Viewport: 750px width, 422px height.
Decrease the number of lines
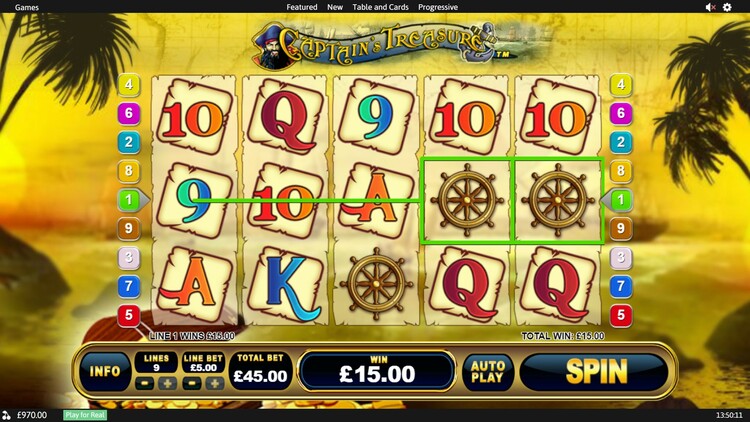[144, 384]
